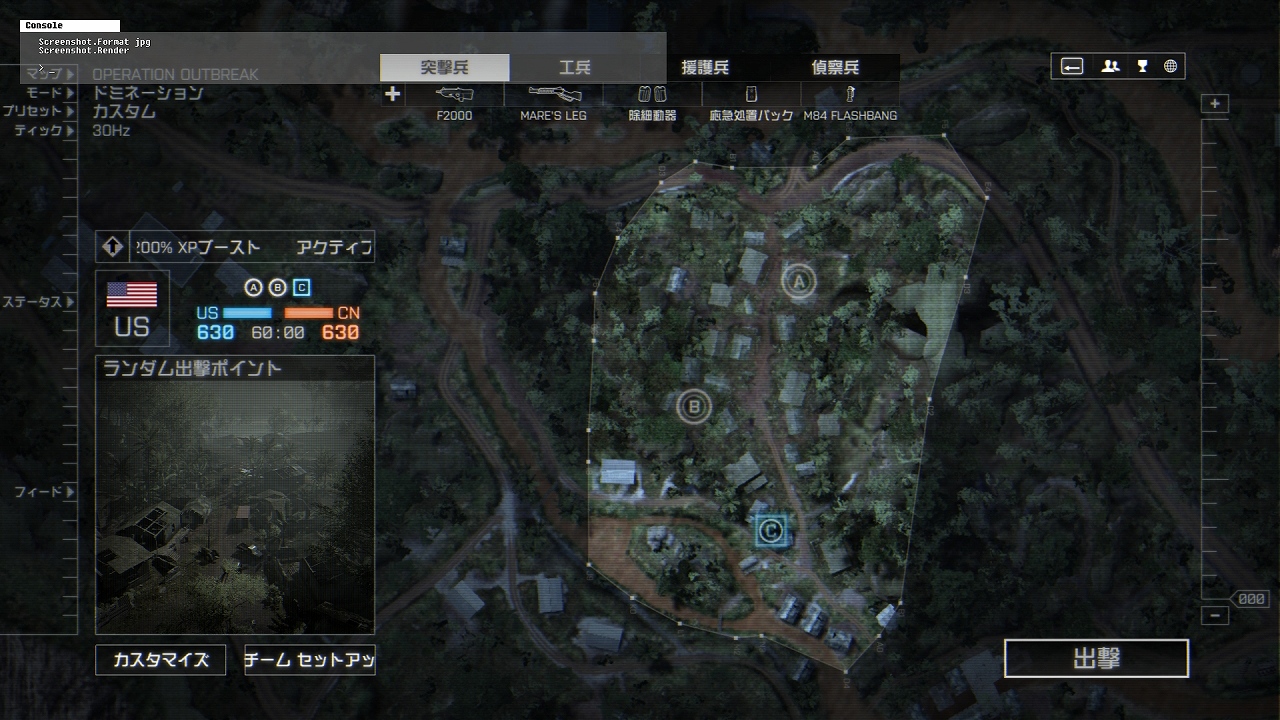Screen dimensions: 1280x720
Task: Open the チーム セットアップ team setup
Action: (310, 660)
